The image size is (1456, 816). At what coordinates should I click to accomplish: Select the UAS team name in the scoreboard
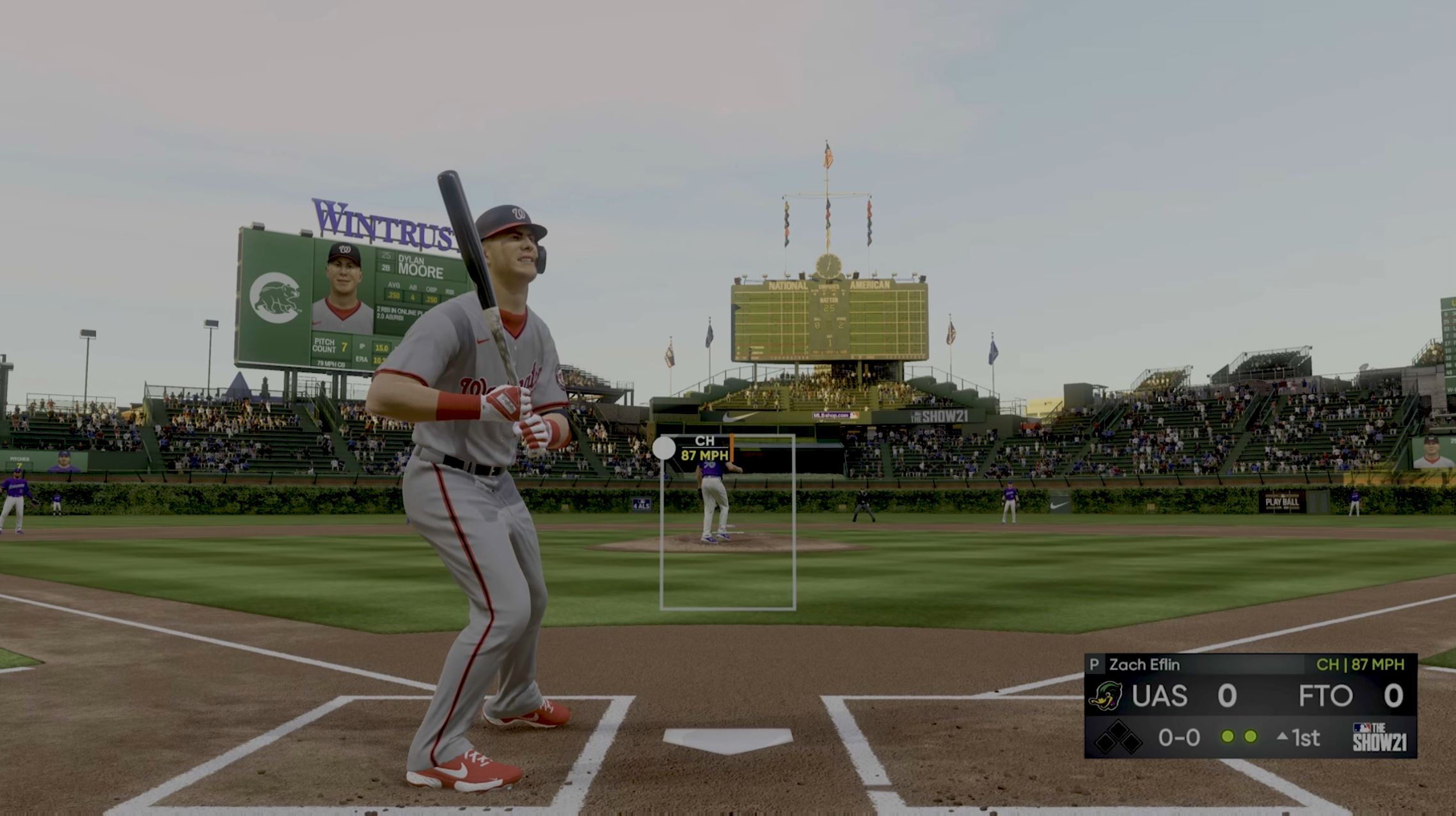(x=1159, y=696)
